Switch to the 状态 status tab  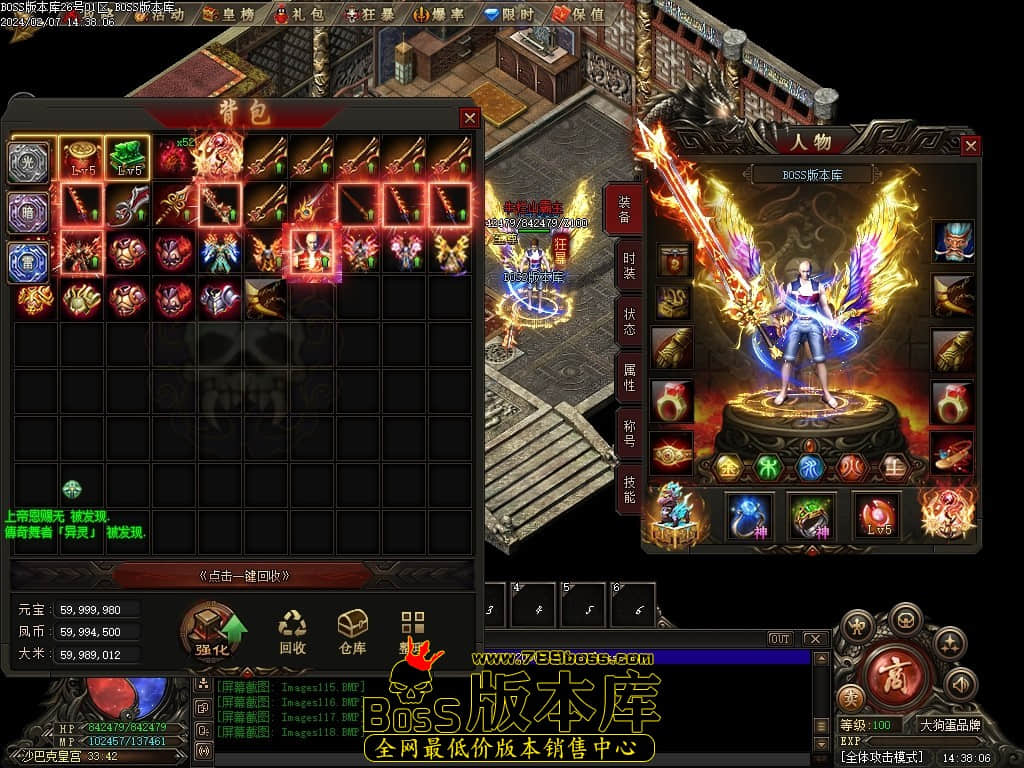[629, 319]
